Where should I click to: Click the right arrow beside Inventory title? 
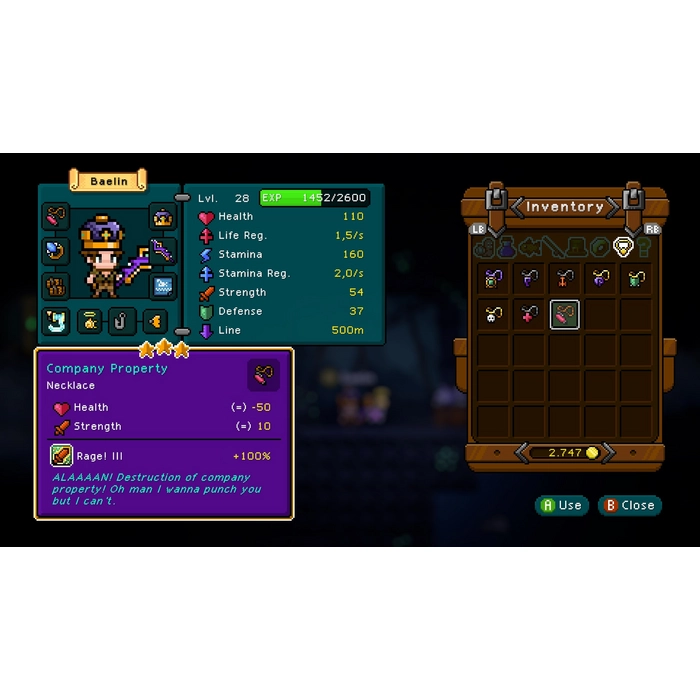(612, 207)
